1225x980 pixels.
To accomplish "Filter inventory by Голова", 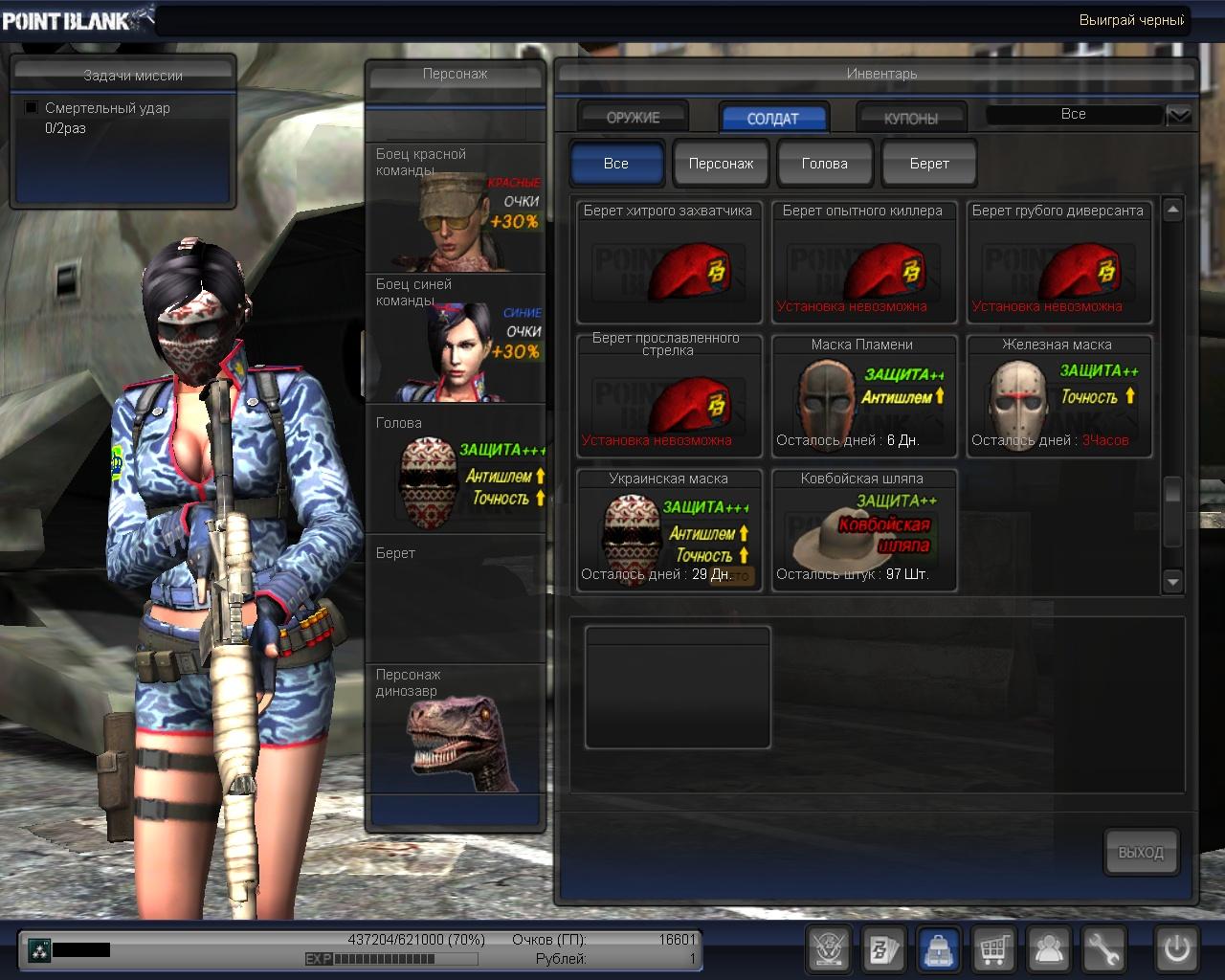I will pyautogui.click(x=825, y=164).
